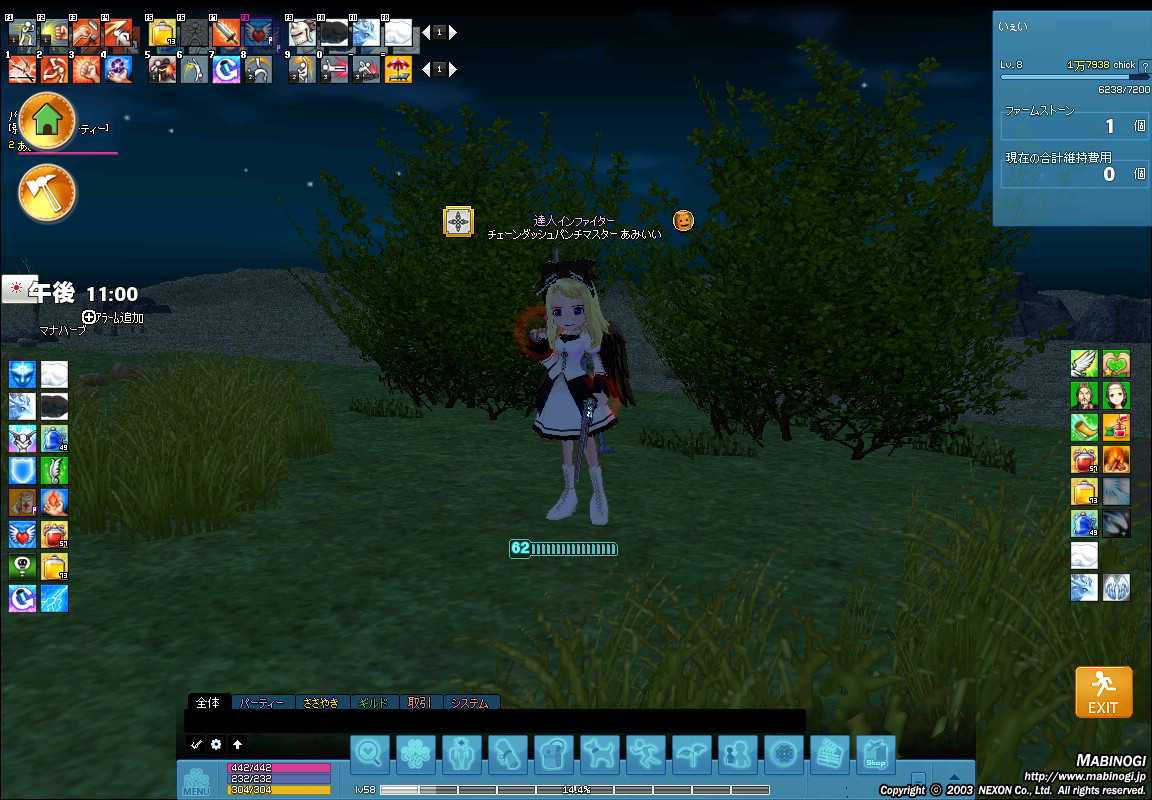Select the yellow potion on hotkey F5
This screenshot has height=800, width=1152.
tap(162, 33)
